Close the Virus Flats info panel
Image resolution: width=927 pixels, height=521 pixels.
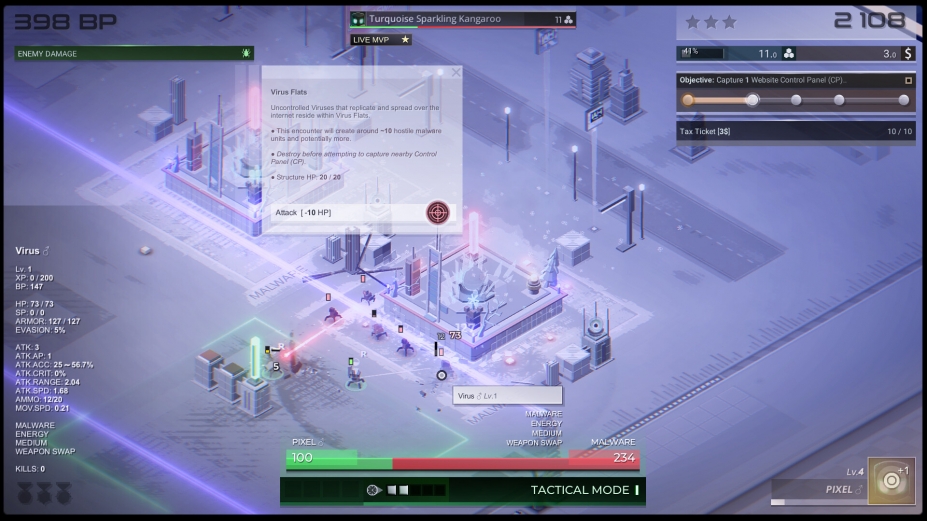click(456, 72)
